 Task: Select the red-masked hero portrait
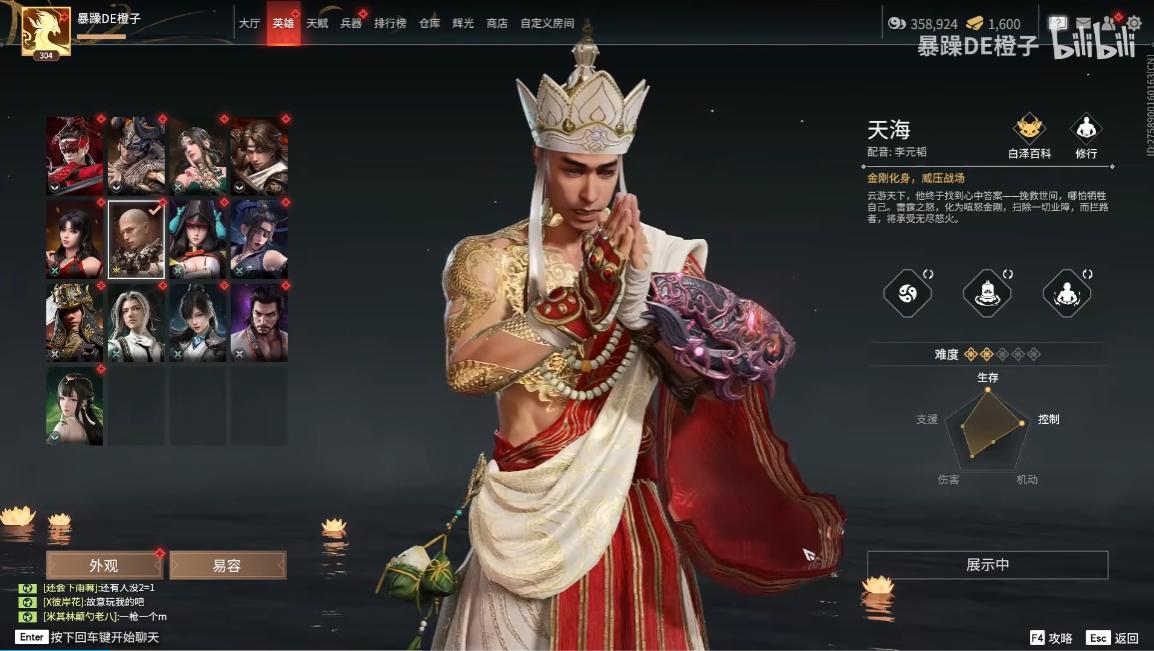pos(75,155)
